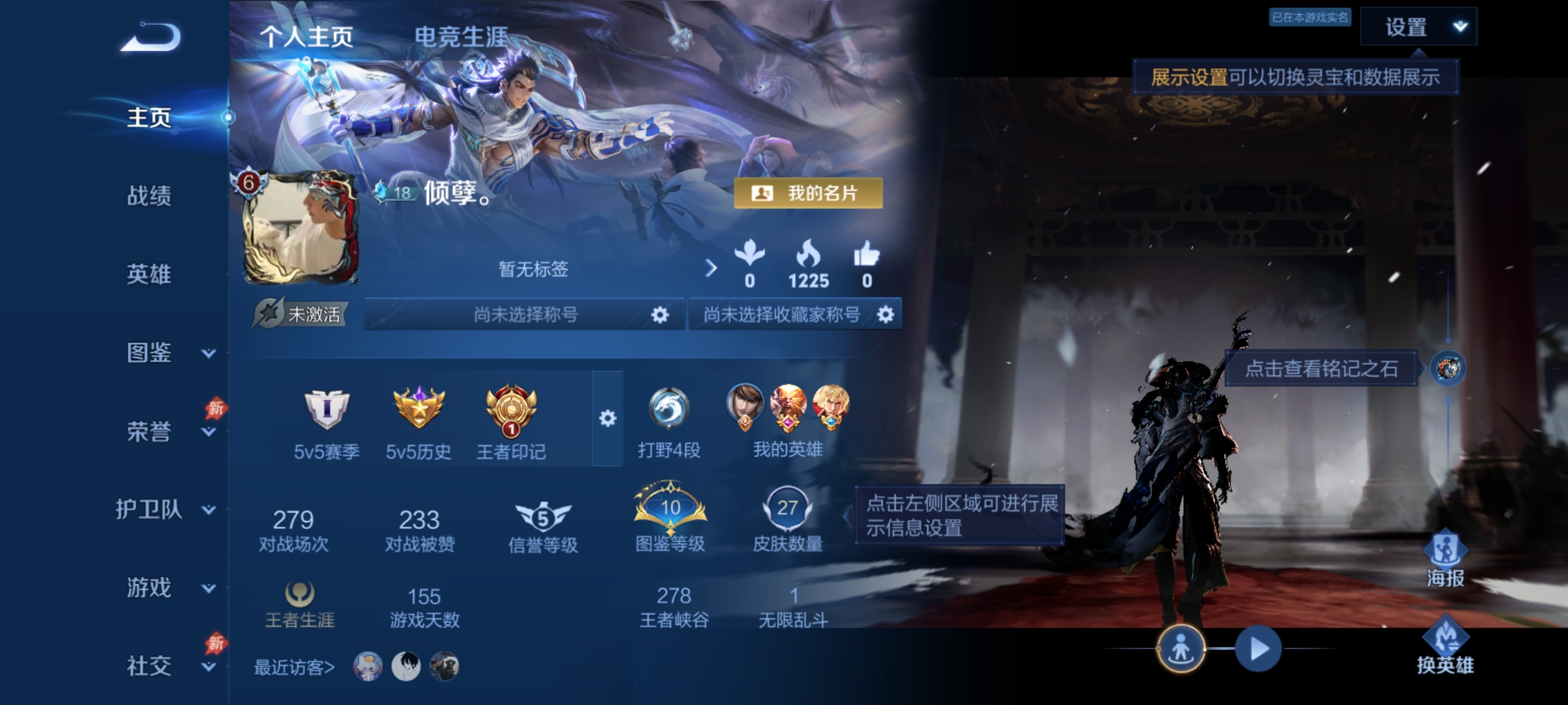1568x705 pixels.
Task: Expand the 设置 dropdown chevron
Action: pos(1459,27)
